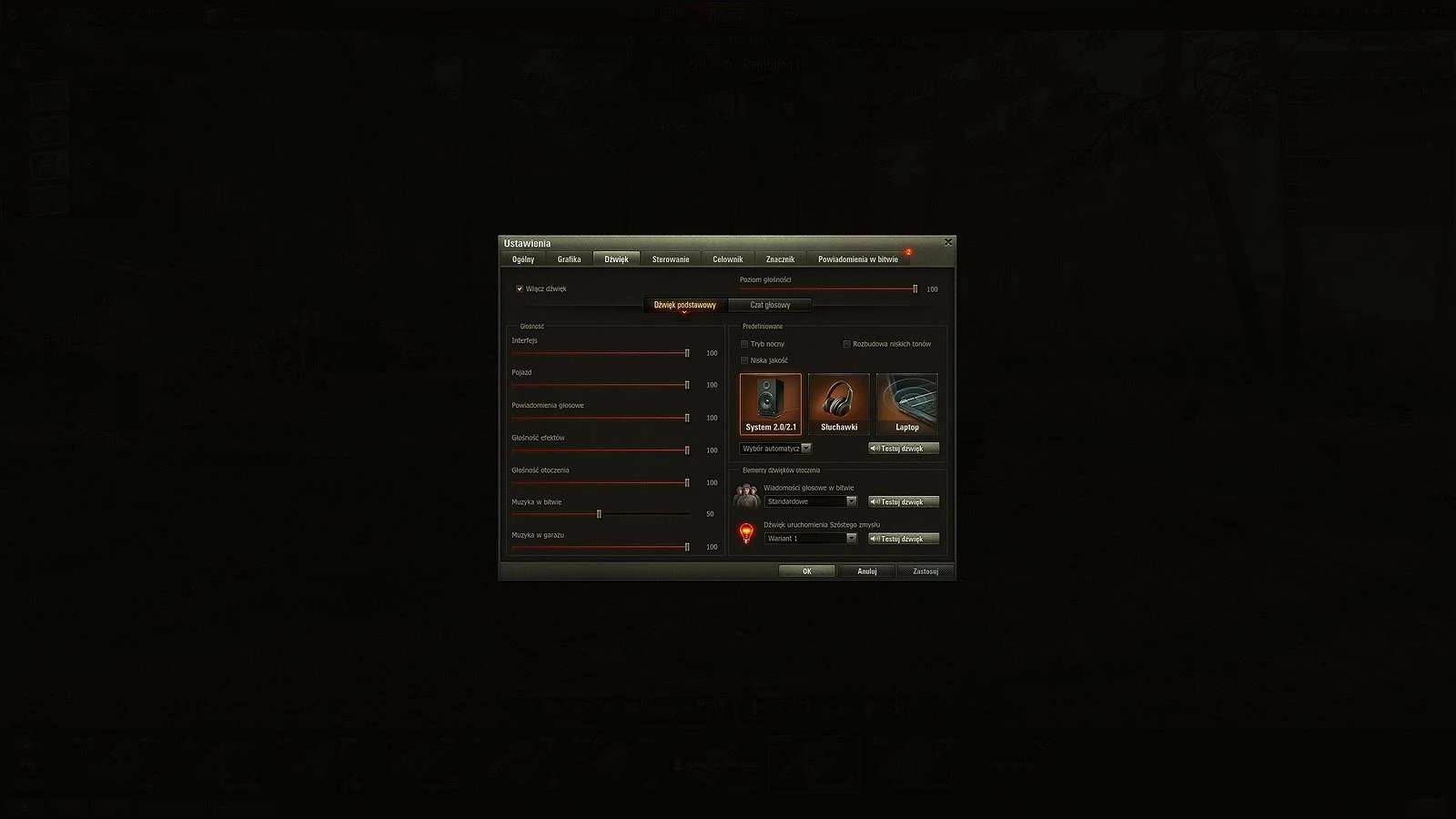Click the Zastosuj button
1456x819 pixels.
[925, 571]
